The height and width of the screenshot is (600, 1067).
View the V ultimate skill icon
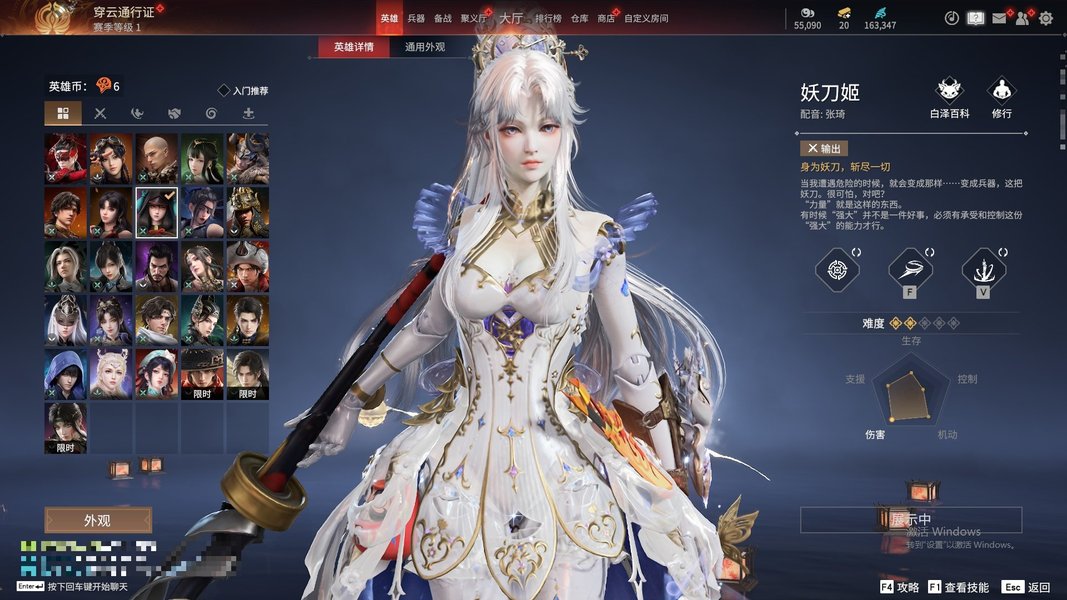984,269
